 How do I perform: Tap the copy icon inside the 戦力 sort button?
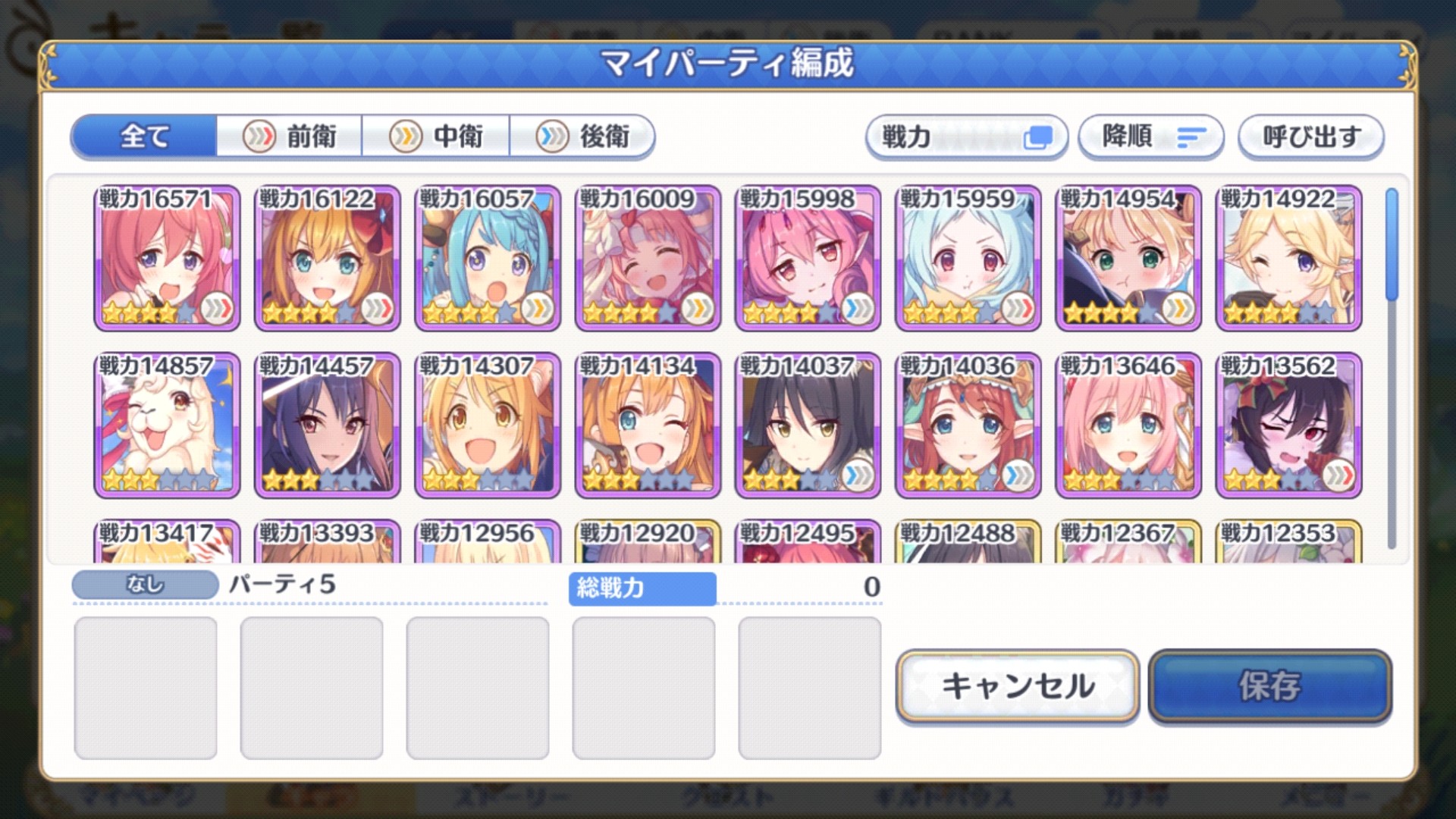pyautogui.click(x=1038, y=136)
